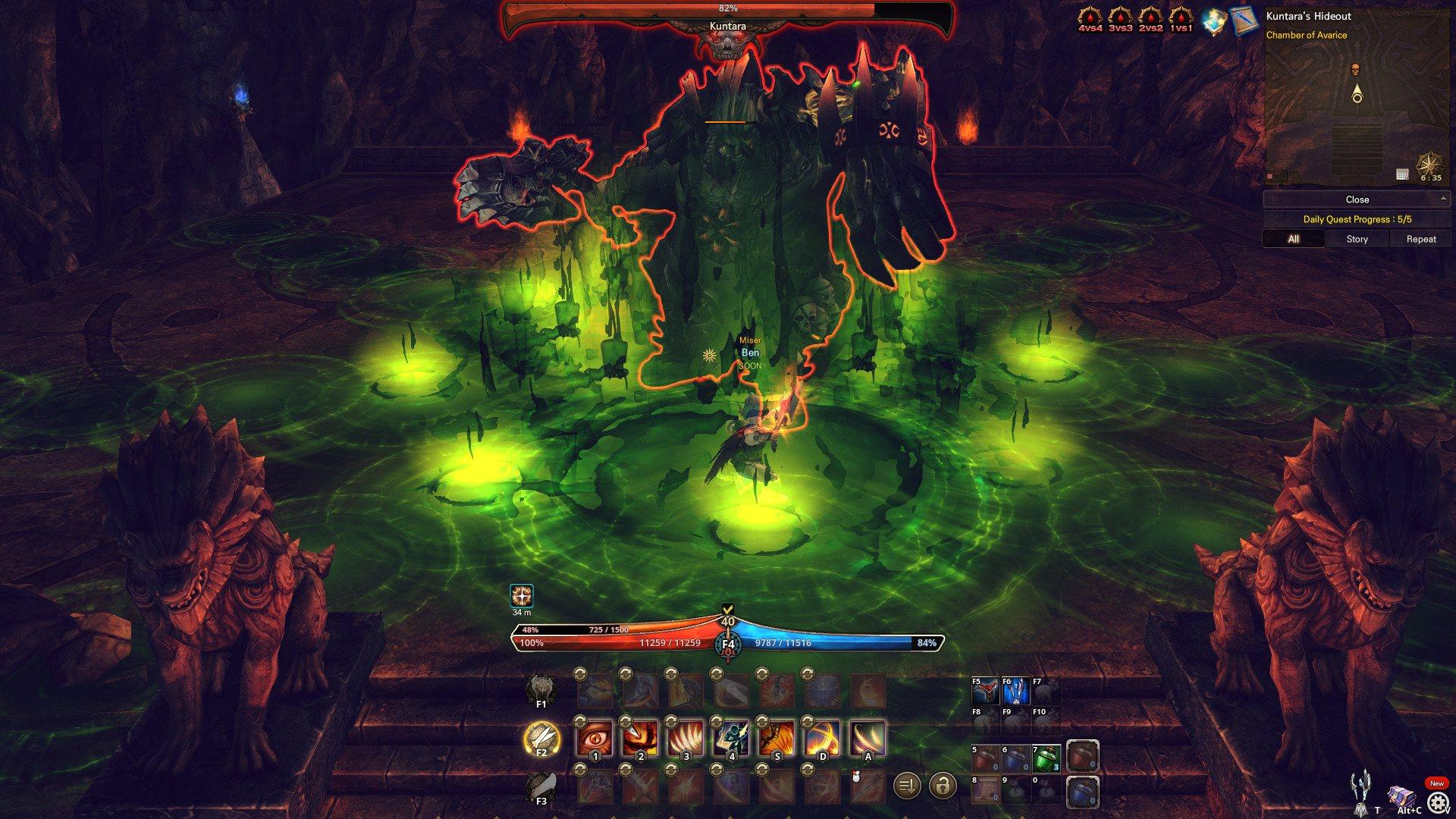The image size is (1456, 819).
Task: Enable the Repeat quest filter
Action: coord(1420,239)
